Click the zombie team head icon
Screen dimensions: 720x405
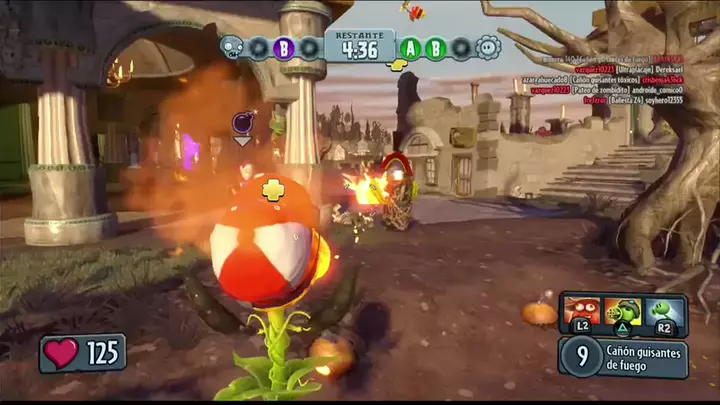coord(232,47)
